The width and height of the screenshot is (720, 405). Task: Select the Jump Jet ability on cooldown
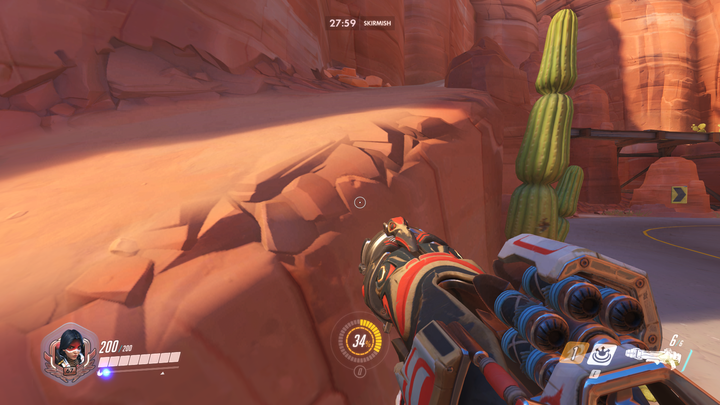click(x=575, y=352)
